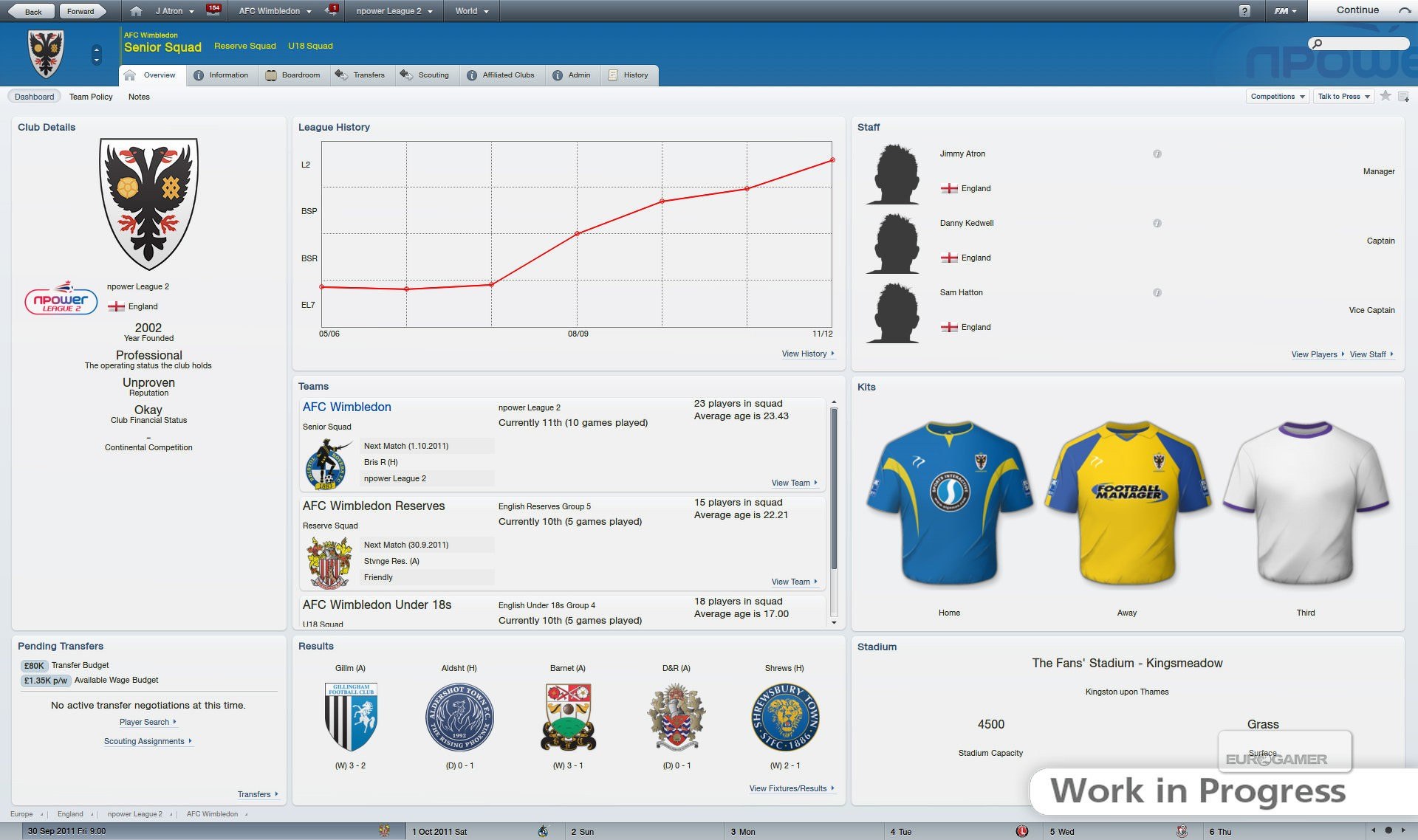Open the Competitions dropdown
This screenshot has width=1418, height=840.
tap(1277, 96)
